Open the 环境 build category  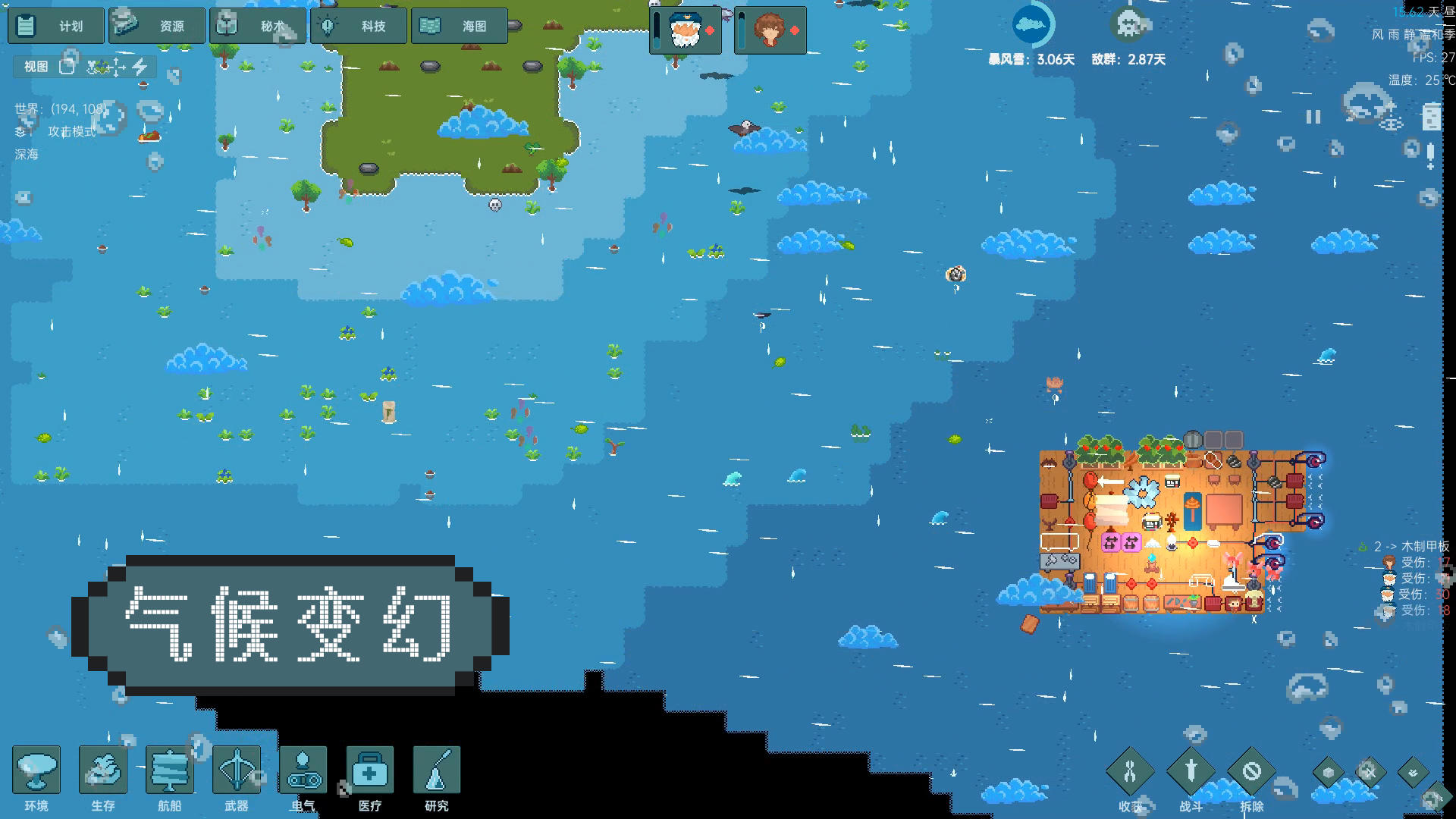click(x=36, y=770)
